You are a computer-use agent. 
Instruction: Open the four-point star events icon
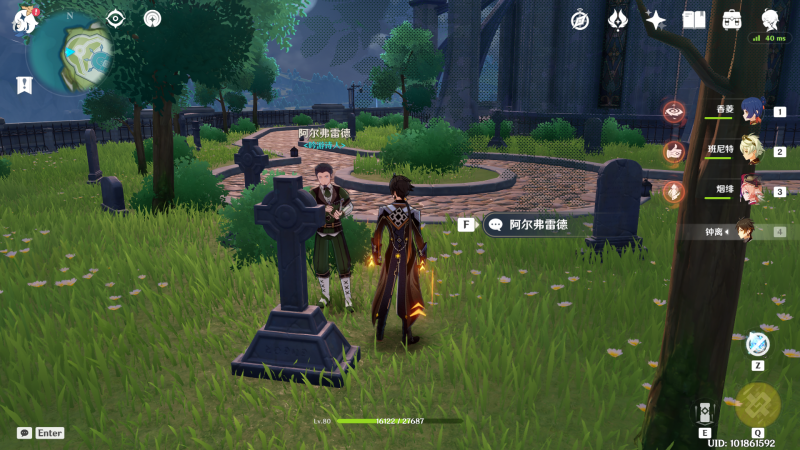pos(656,20)
